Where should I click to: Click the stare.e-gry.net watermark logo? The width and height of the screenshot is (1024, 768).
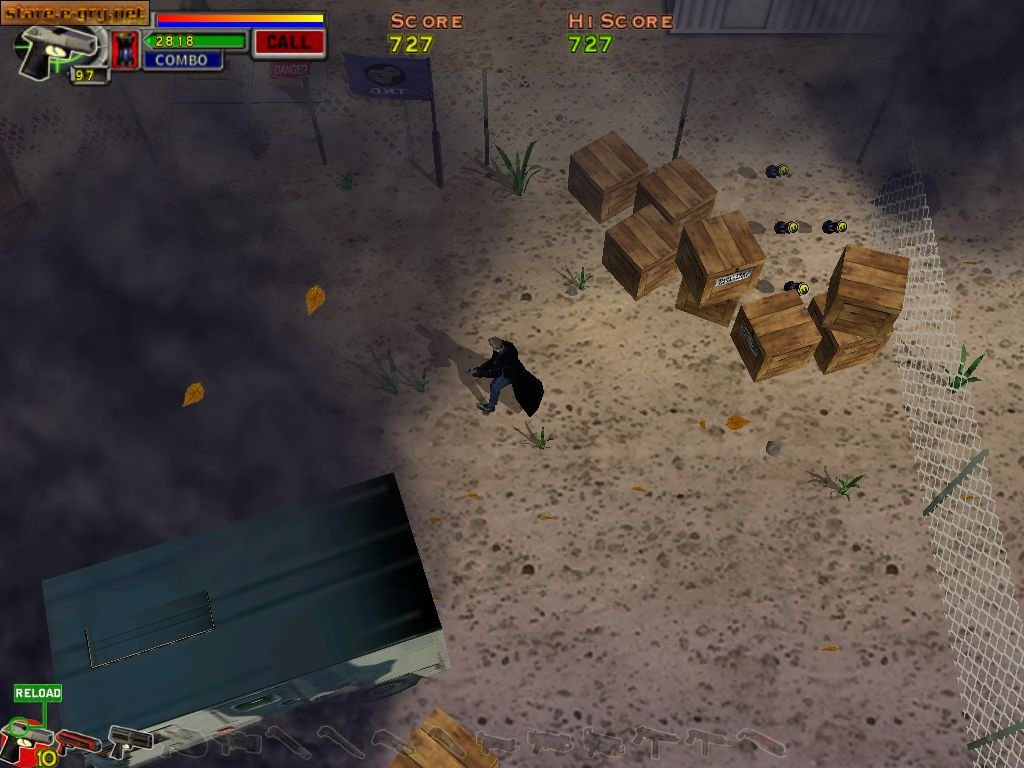coord(75,14)
